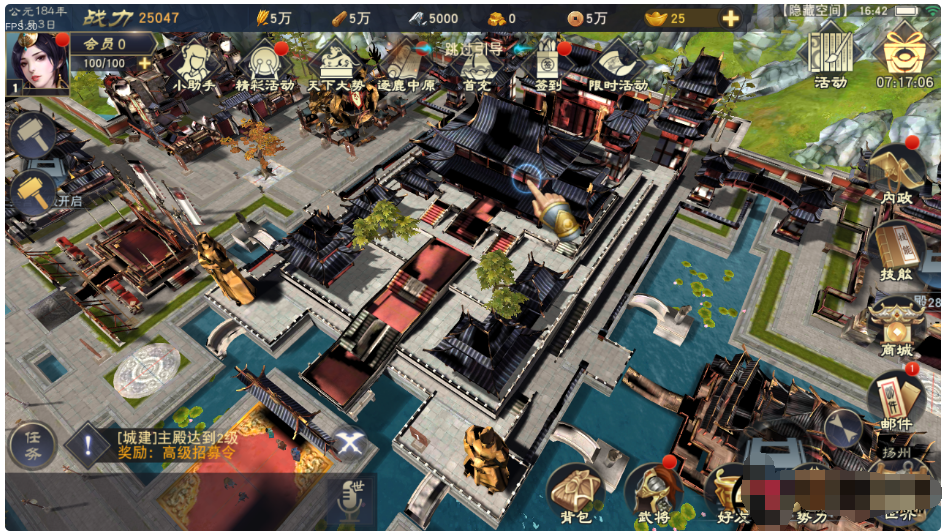
Task: Open the 会员 VIP panel
Action: coord(110,44)
